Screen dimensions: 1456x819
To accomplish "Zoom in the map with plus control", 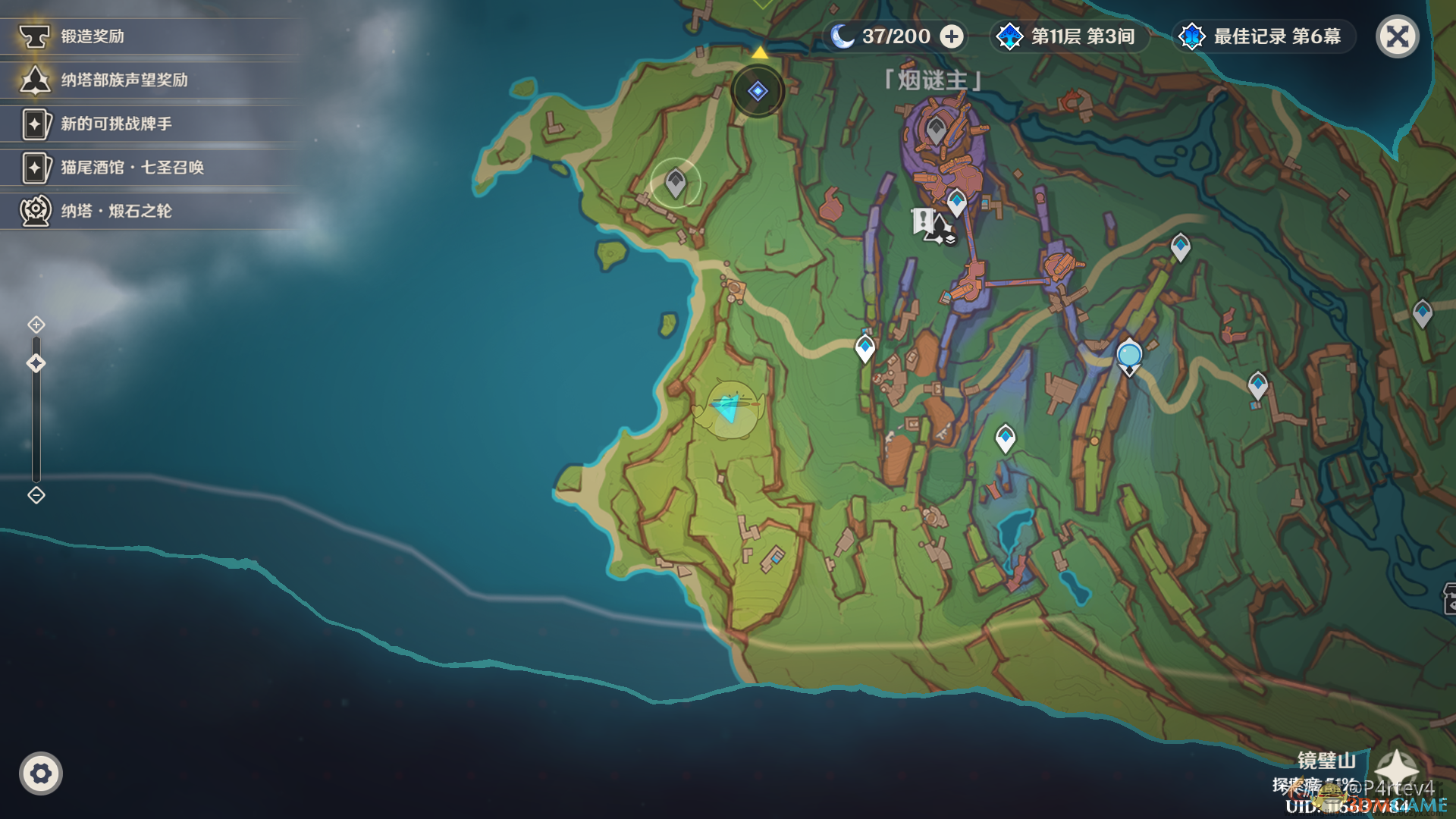I will coord(36,325).
